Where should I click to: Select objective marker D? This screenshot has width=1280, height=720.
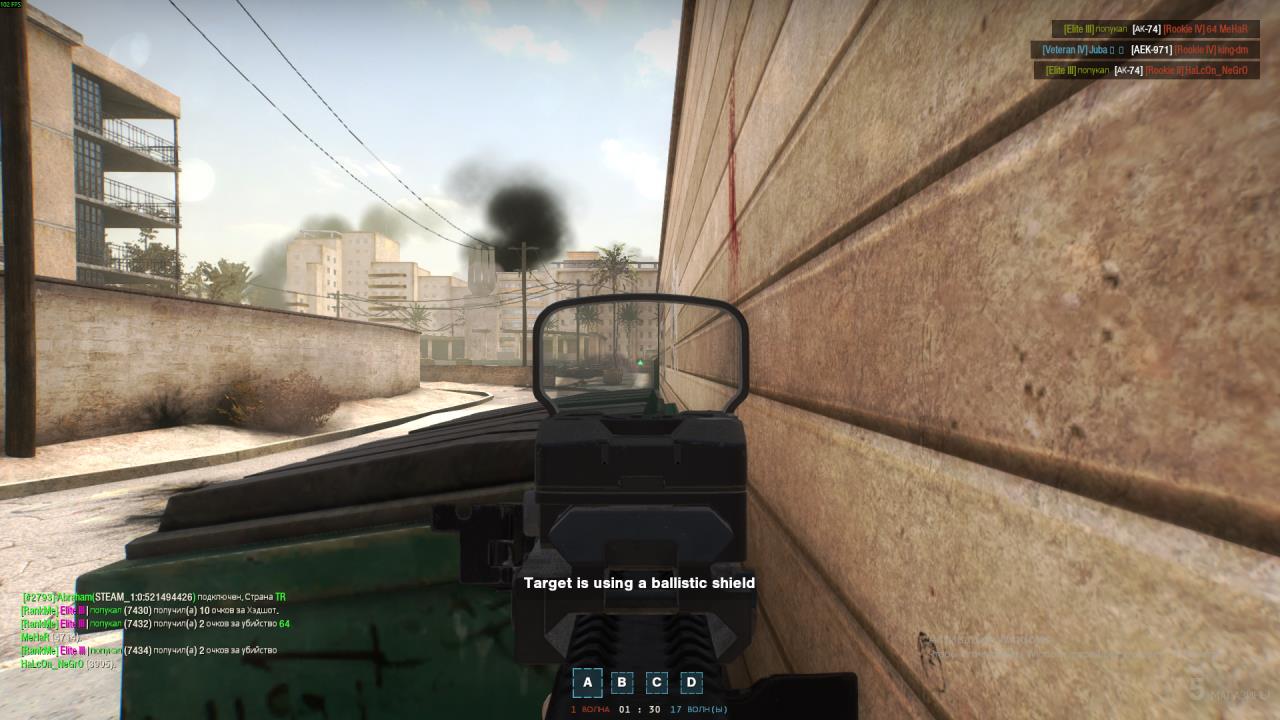pos(691,683)
